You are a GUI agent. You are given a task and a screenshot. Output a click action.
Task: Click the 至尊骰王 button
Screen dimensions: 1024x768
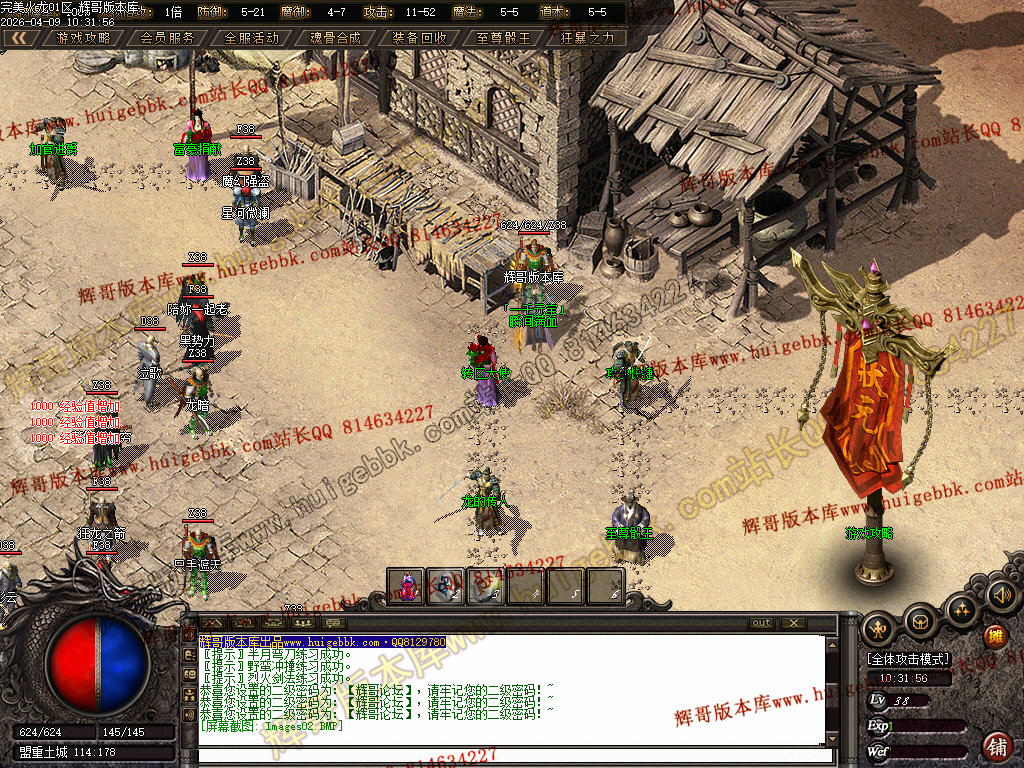[503, 38]
